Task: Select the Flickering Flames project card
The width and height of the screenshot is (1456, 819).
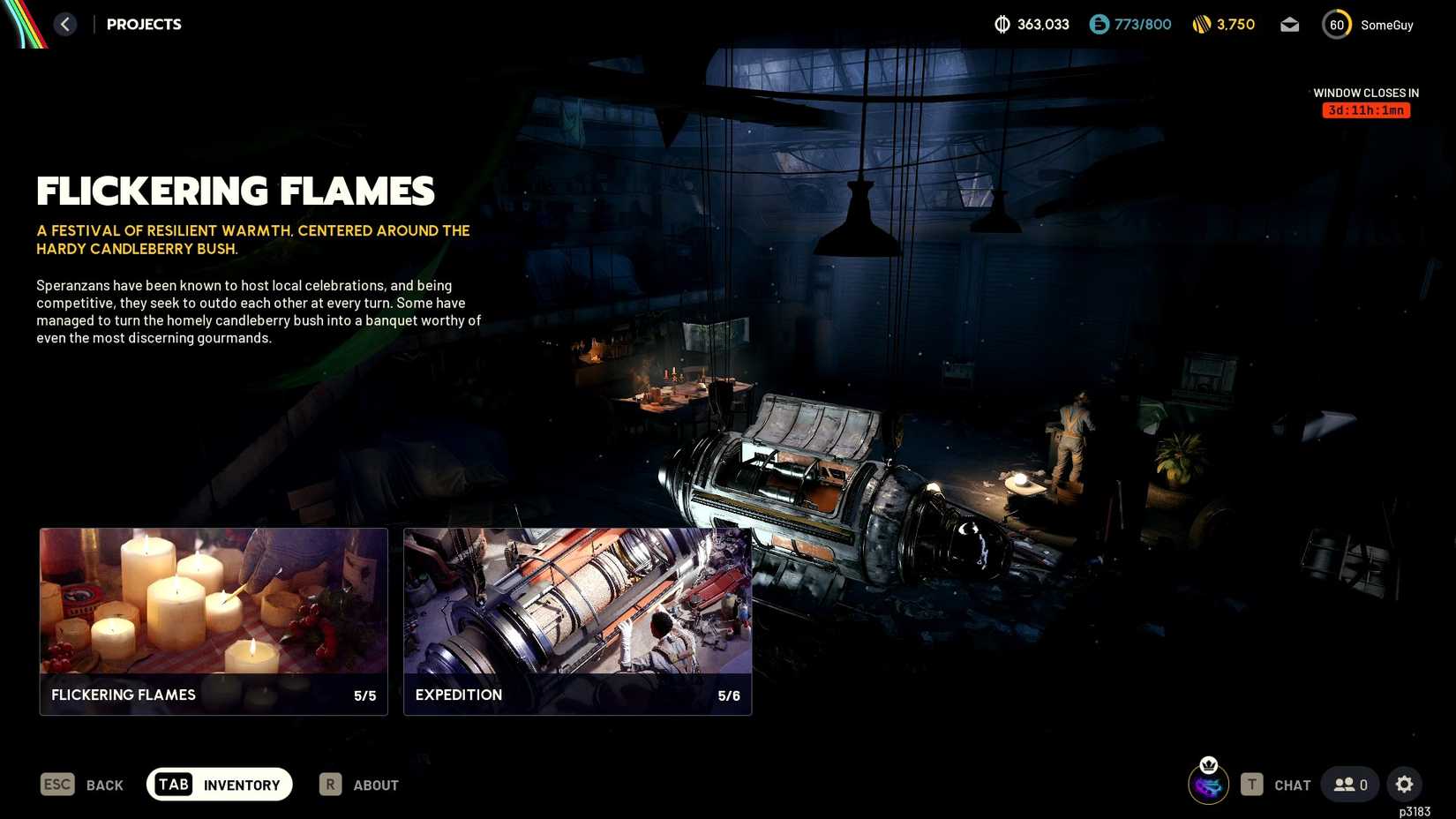Action: 213,621
